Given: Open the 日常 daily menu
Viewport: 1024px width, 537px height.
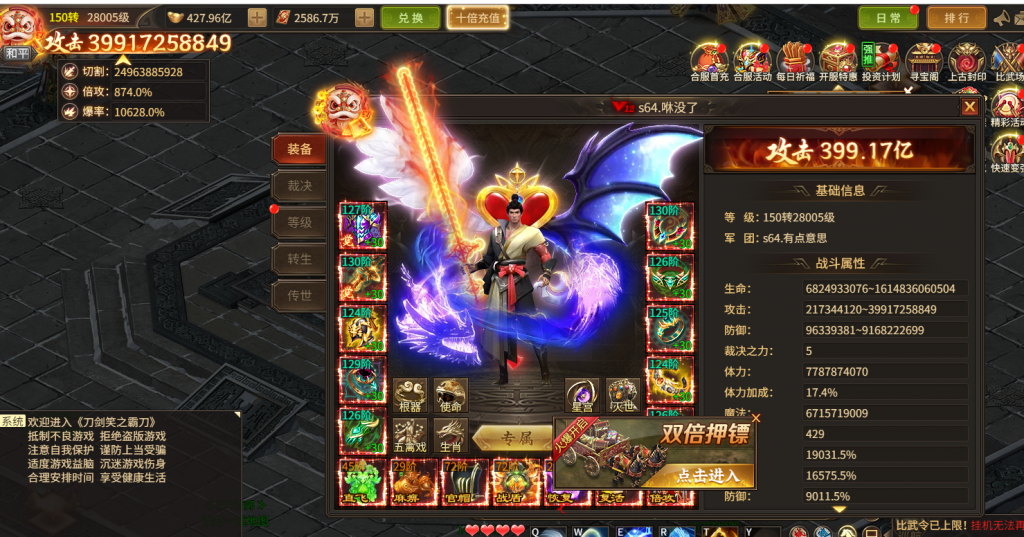Looking at the screenshot, I should (x=887, y=18).
